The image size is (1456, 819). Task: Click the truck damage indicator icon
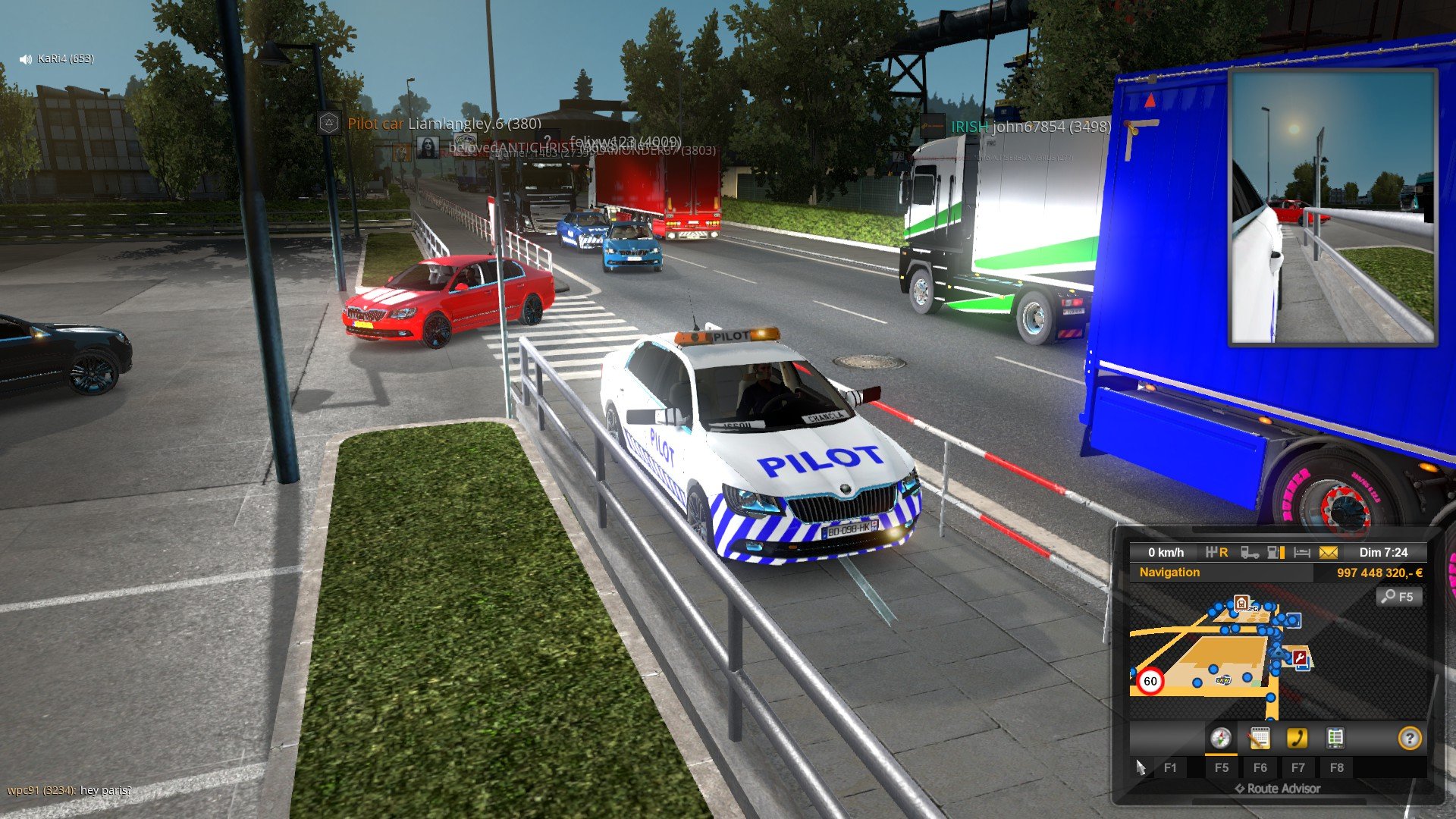[1250, 553]
